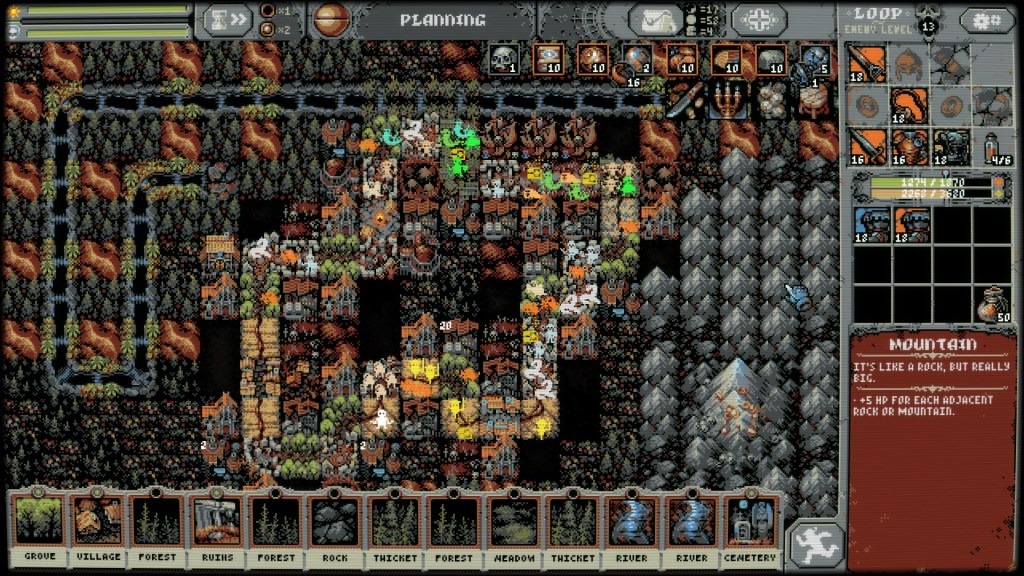Image resolution: width=1024 pixels, height=576 pixels.
Task: Choose the Ruins card
Action: [x=216, y=527]
